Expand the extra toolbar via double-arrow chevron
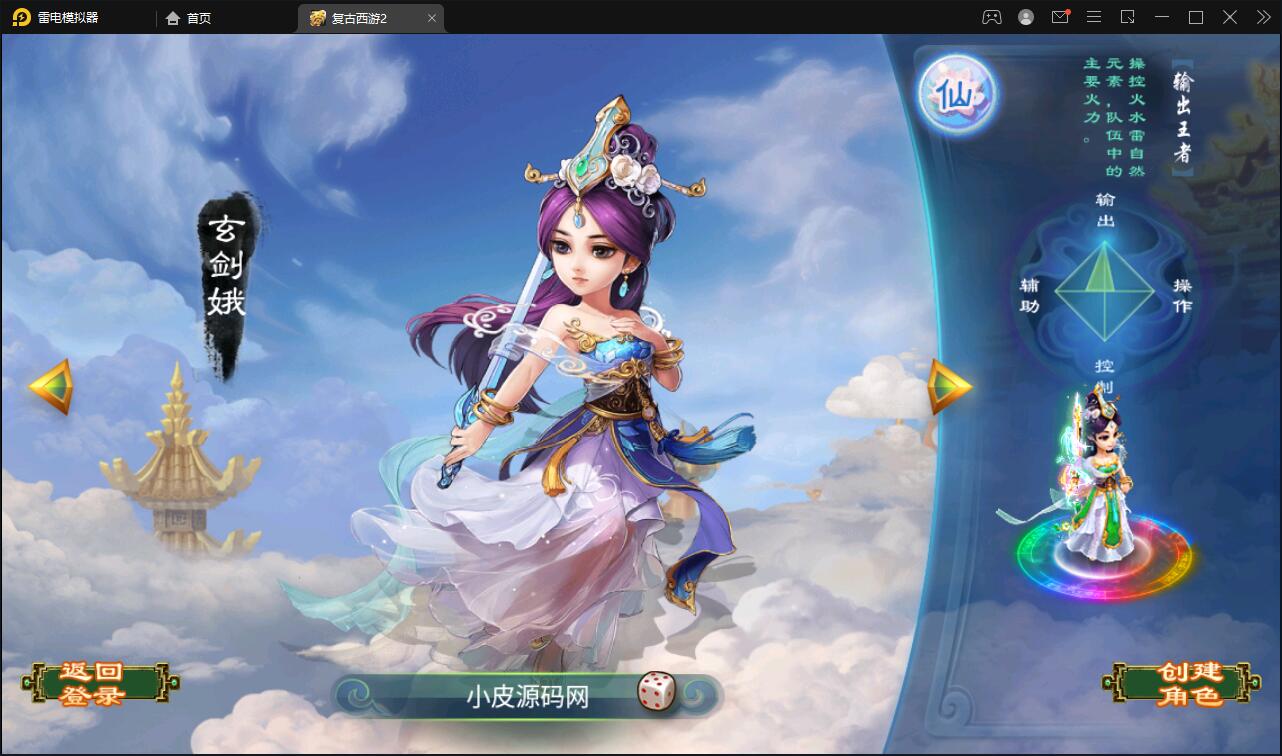1282x756 pixels. click(x=1263, y=17)
